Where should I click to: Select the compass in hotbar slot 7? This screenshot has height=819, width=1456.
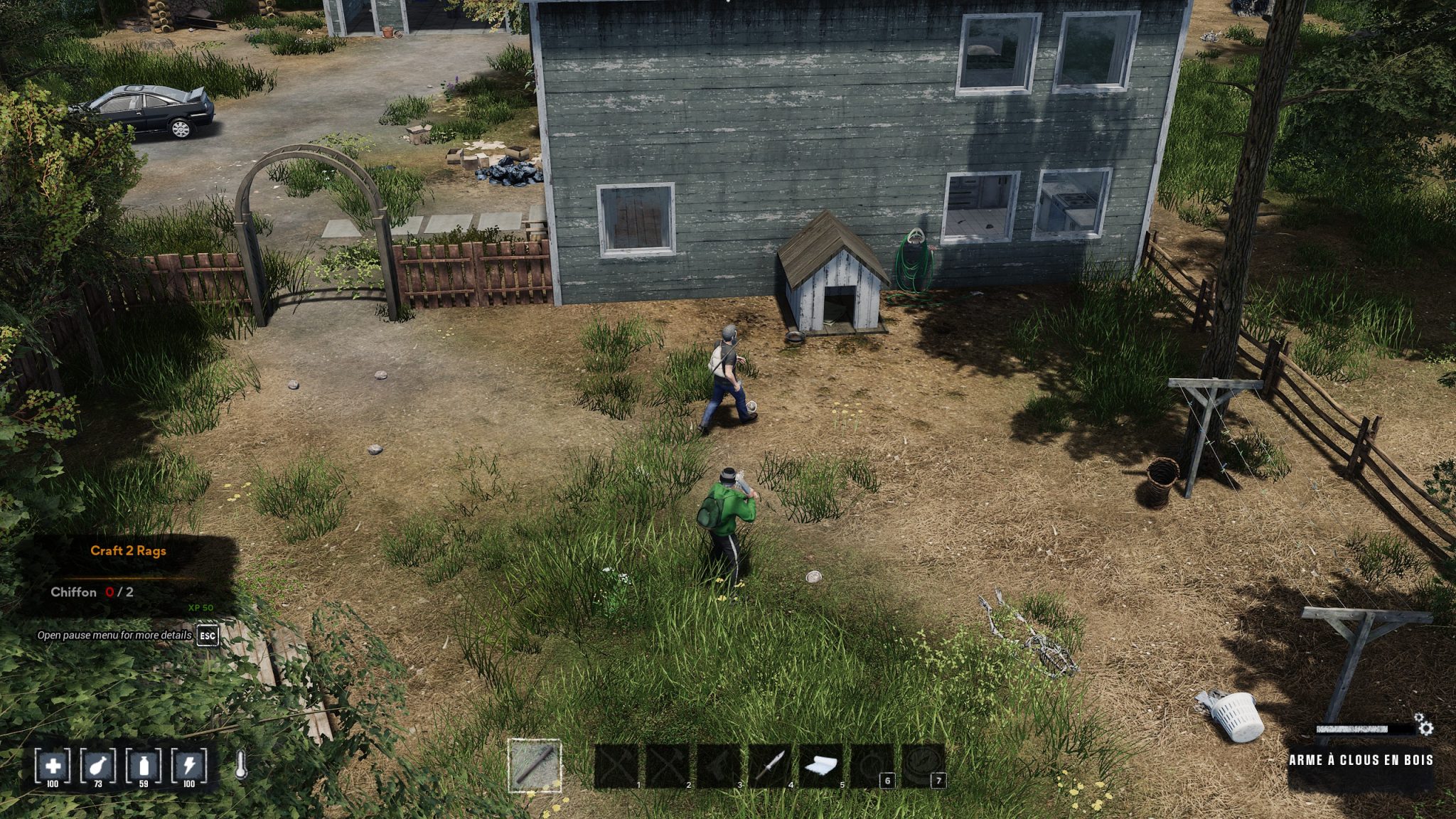924,766
